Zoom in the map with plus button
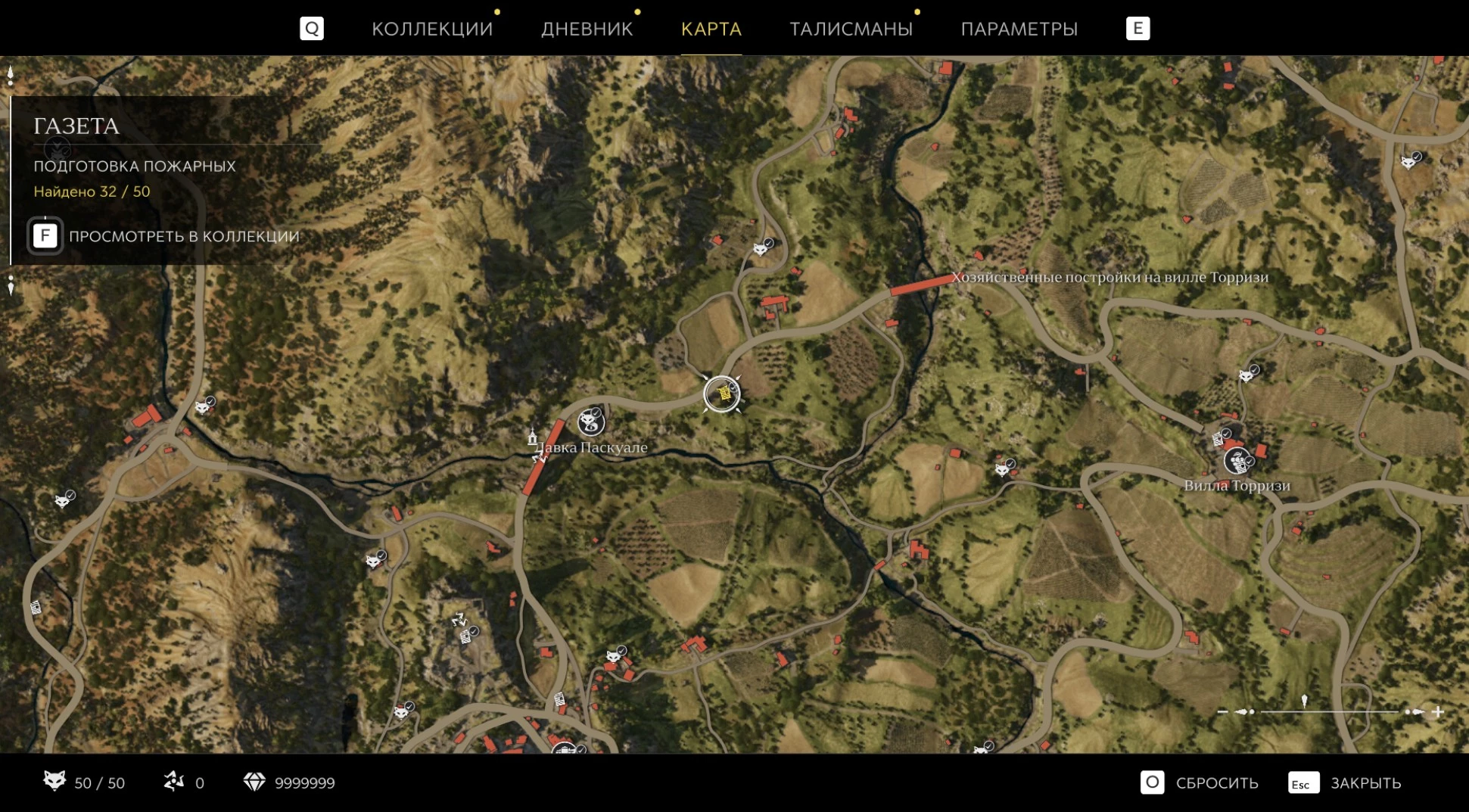Screen dimensions: 1469x812 click(1437, 711)
